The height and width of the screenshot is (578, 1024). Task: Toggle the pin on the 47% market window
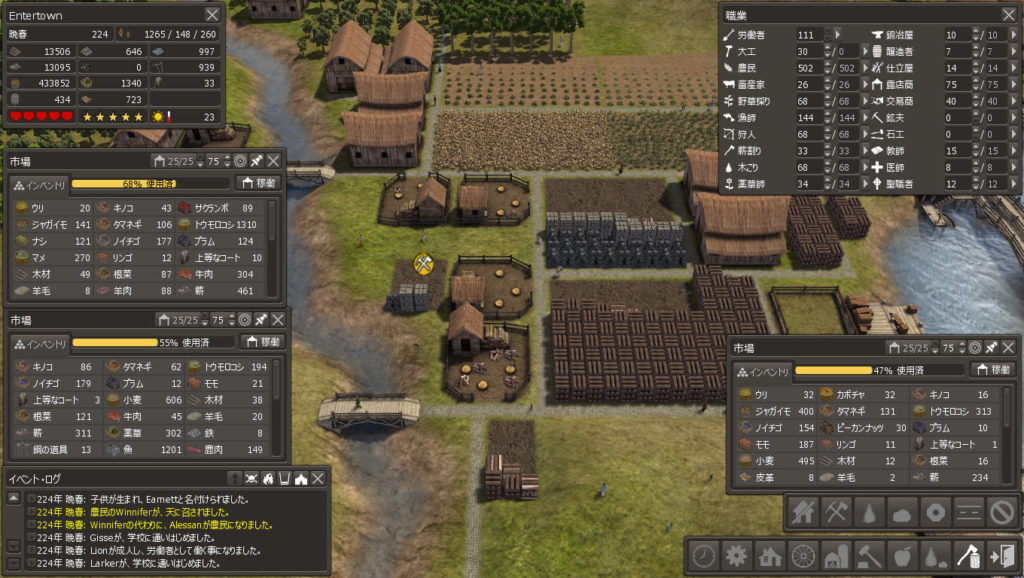click(x=990, y=348)
